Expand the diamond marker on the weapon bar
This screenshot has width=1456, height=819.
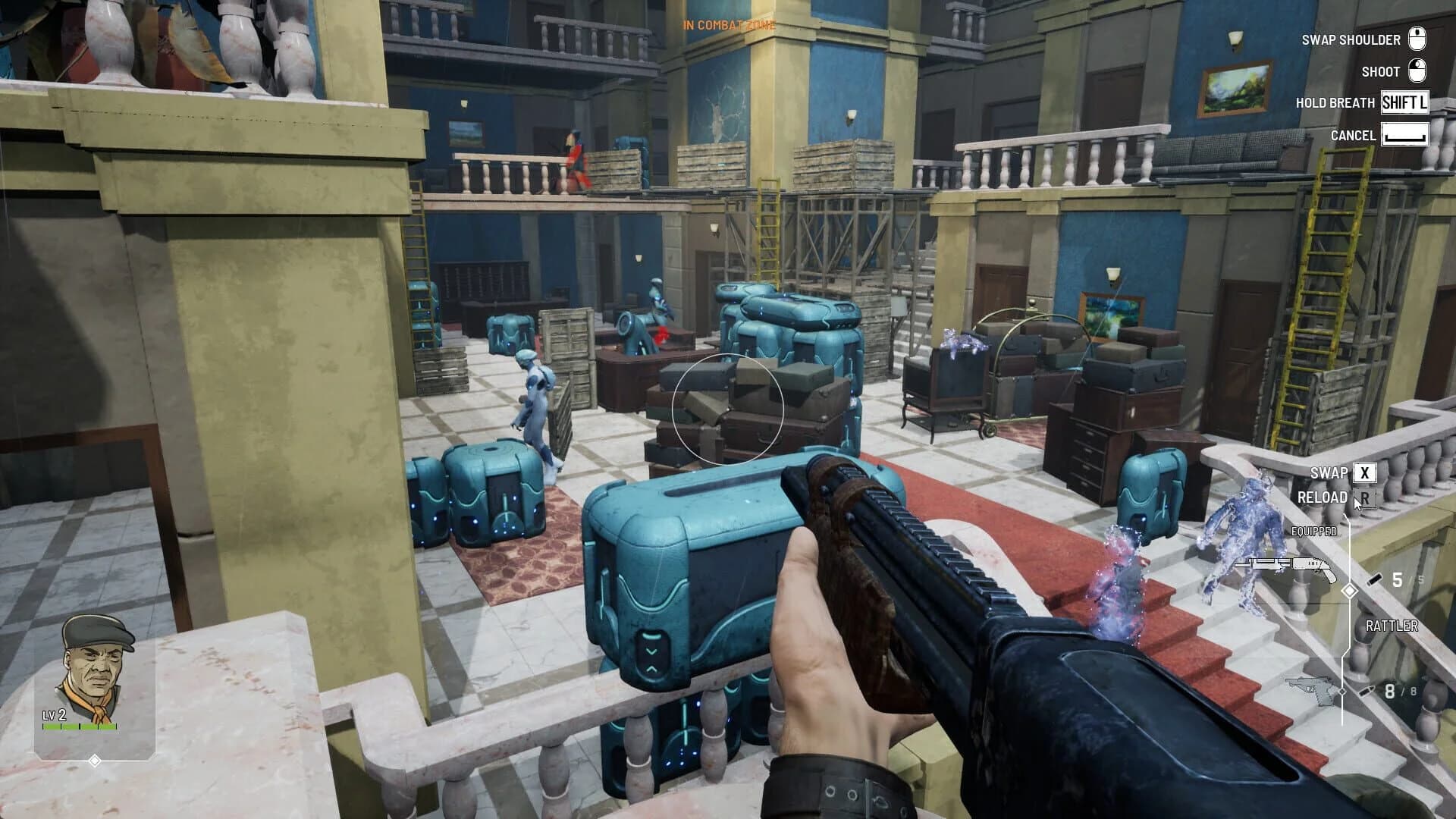pyautogui.click(x=1350, y=591)
